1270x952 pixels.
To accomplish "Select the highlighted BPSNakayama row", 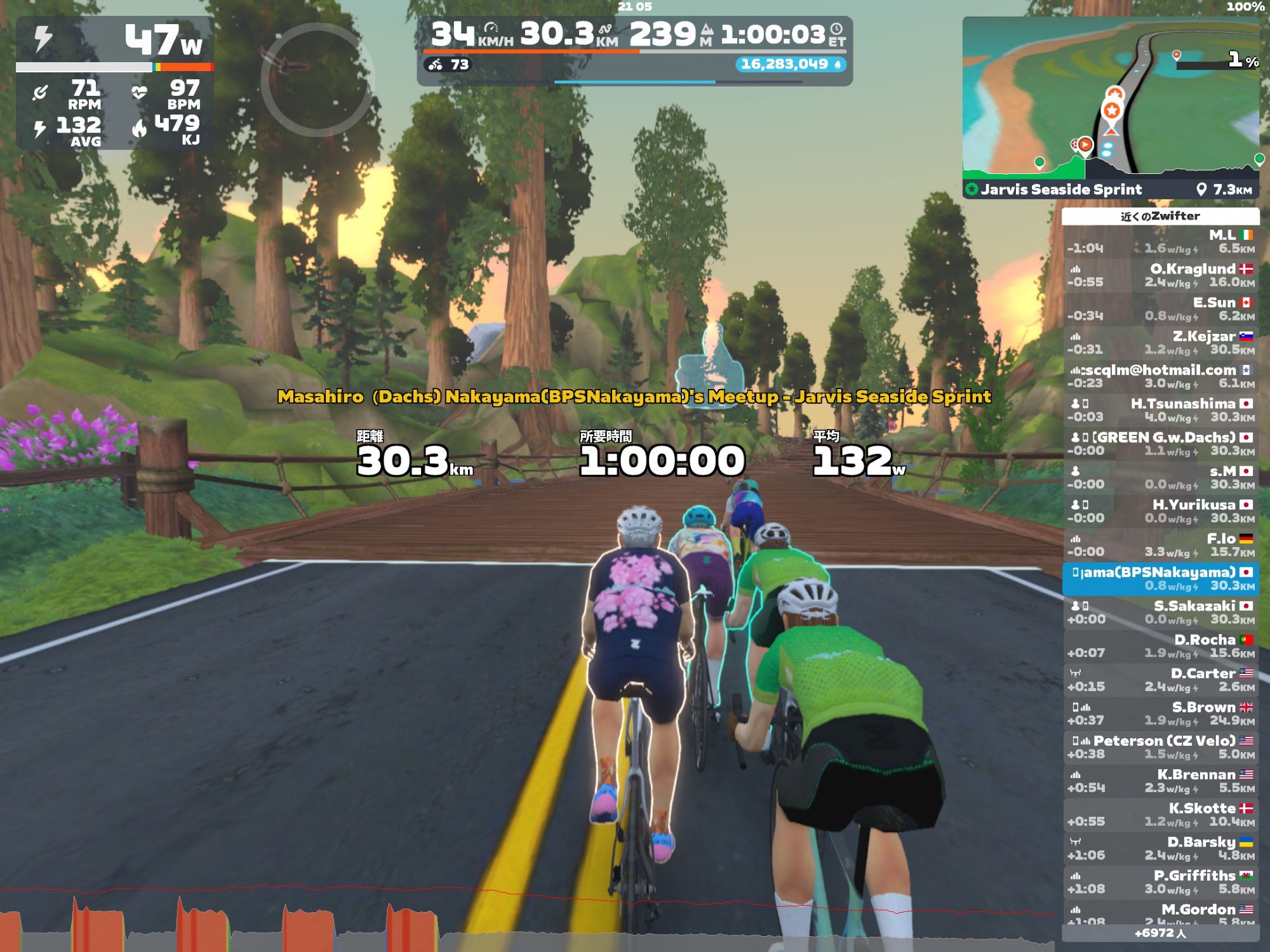I will (1161, 579).
